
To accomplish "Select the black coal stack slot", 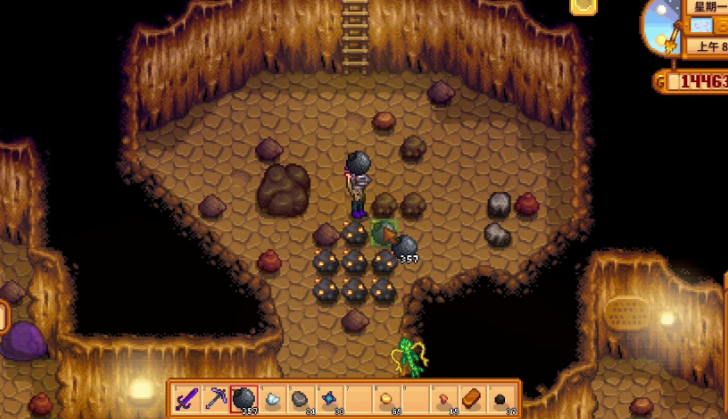I will (x=502, y=398).
